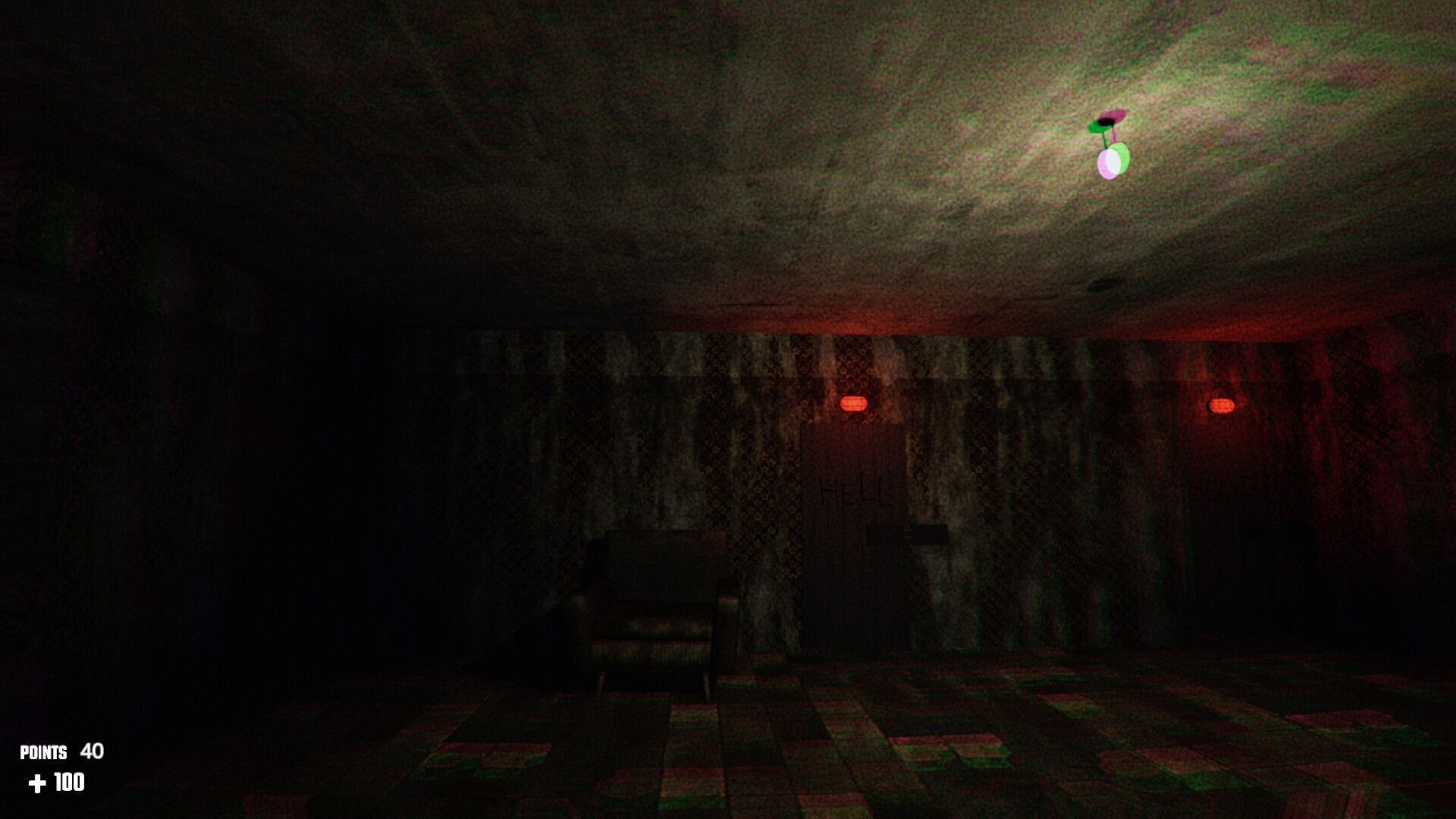
Task: Click the sign plate beside the HELL door
Action: click(x=931, y=536)
